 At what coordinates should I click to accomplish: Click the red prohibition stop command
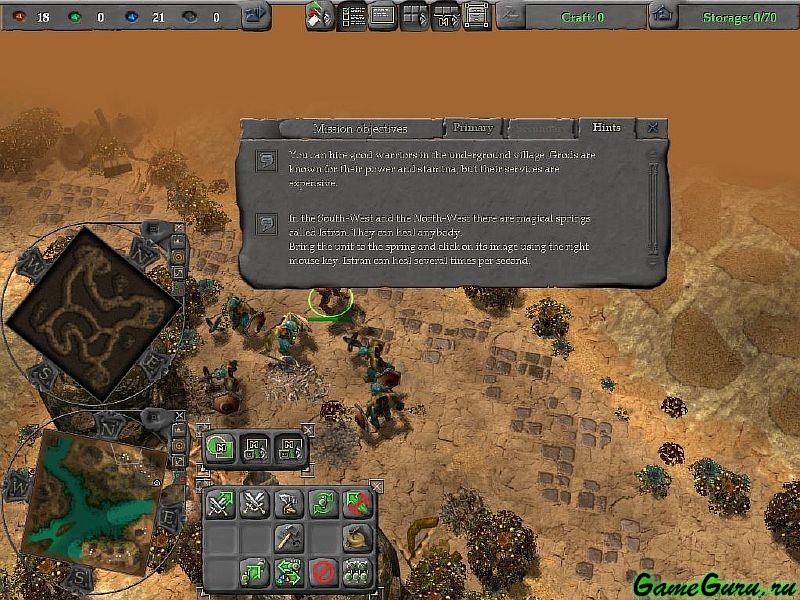coord(322,573)
